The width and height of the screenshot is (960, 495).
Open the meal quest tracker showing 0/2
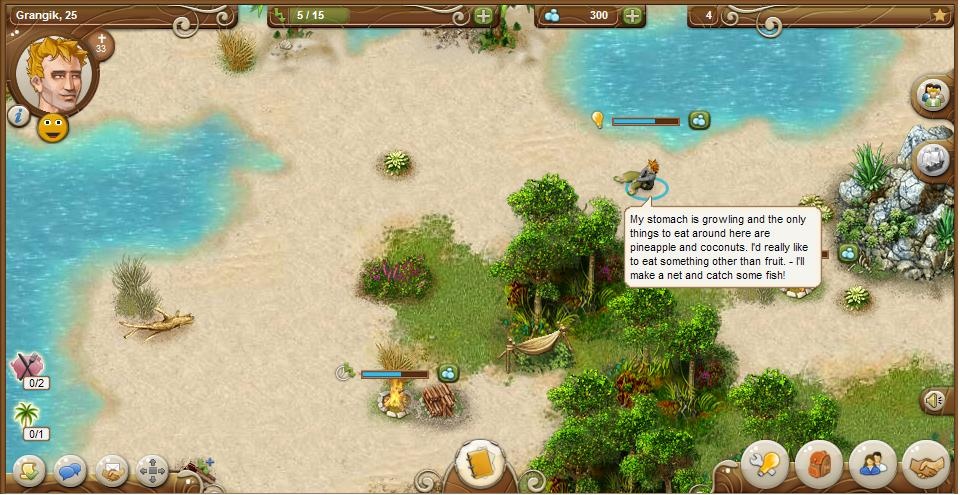pyautogui.click(x=27, y=368)
